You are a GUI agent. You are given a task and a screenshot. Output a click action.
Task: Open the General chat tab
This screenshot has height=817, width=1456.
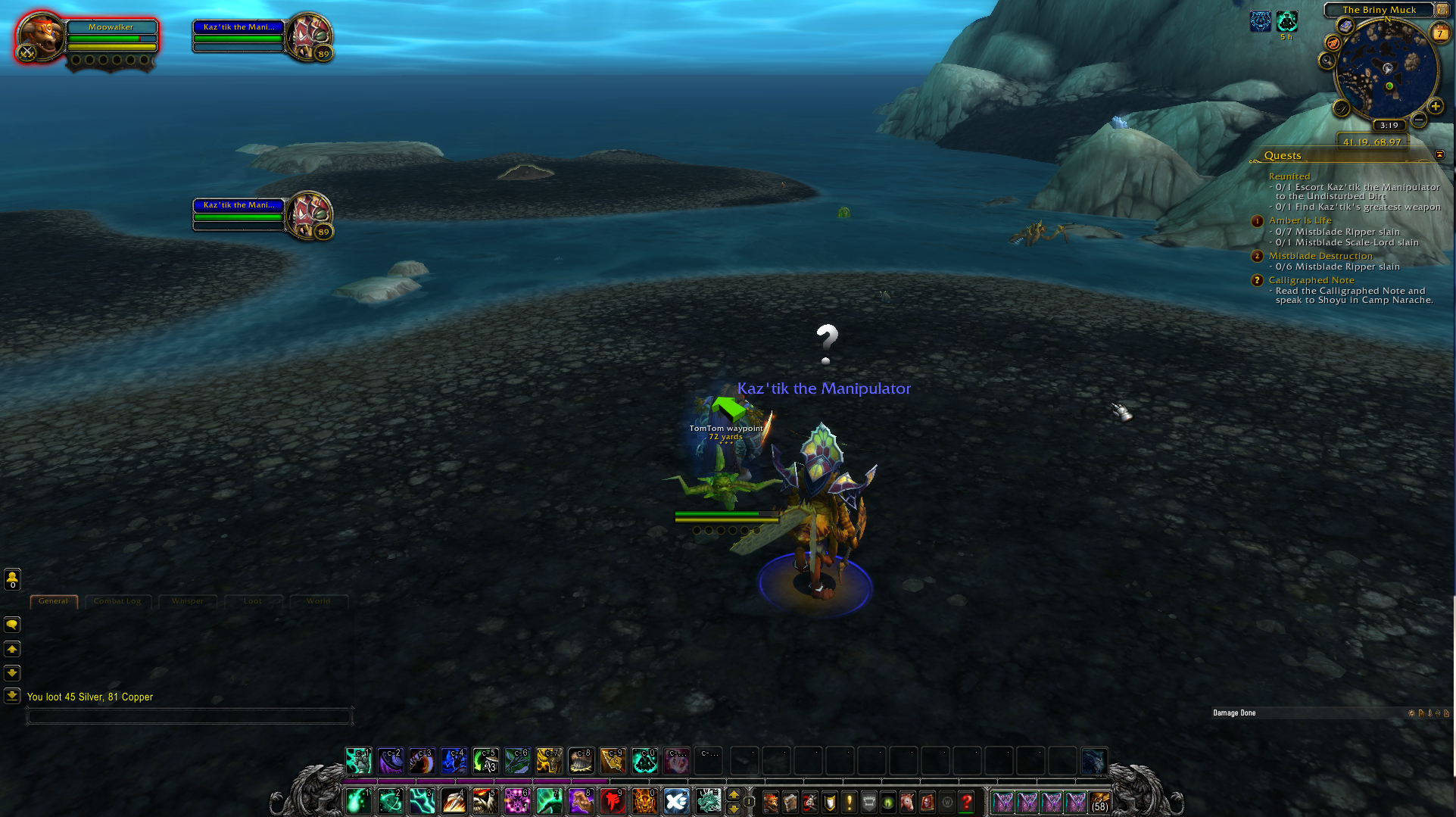click(x=53, y=601)
